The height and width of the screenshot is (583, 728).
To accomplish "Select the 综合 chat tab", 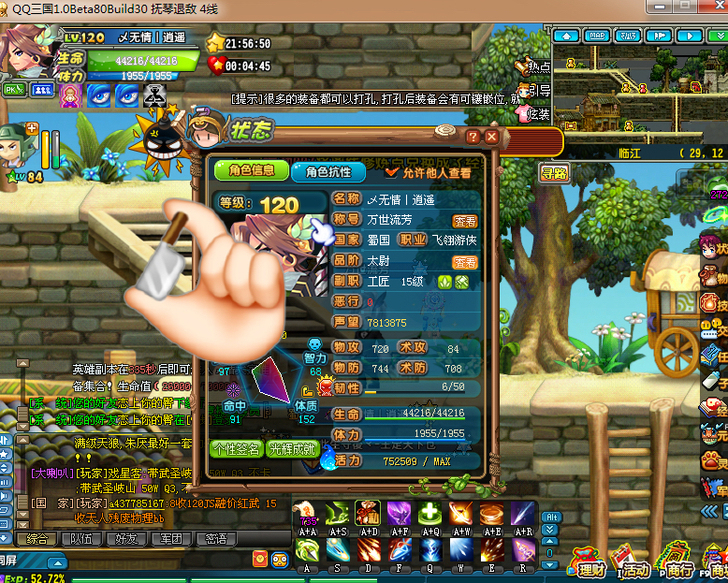I will [38, 539].
